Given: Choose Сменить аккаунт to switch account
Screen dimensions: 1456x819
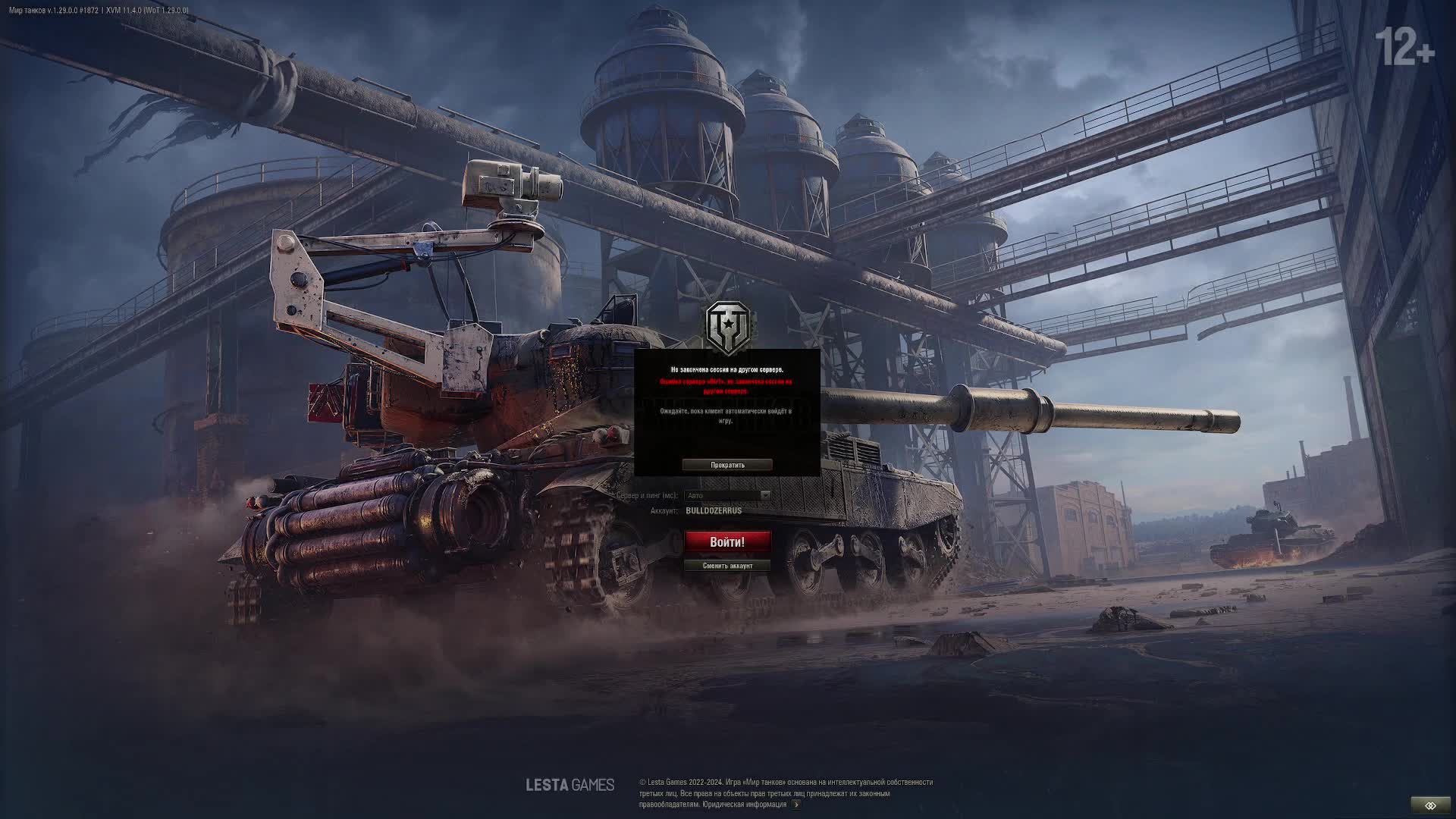Looking at the screenshot, I should coord(727,566).
